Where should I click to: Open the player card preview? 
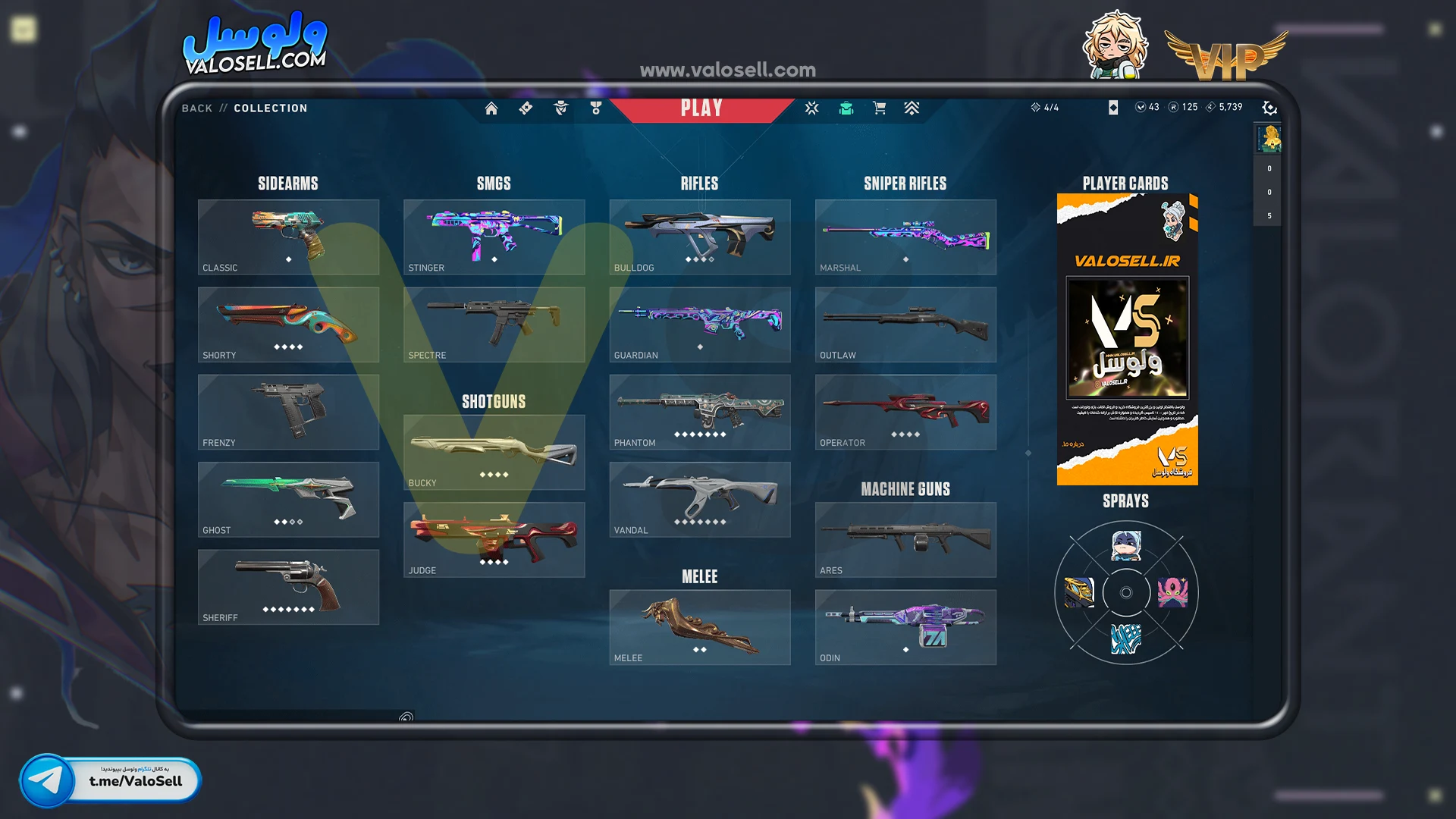pyautogui.click(x=1127, y=339)
